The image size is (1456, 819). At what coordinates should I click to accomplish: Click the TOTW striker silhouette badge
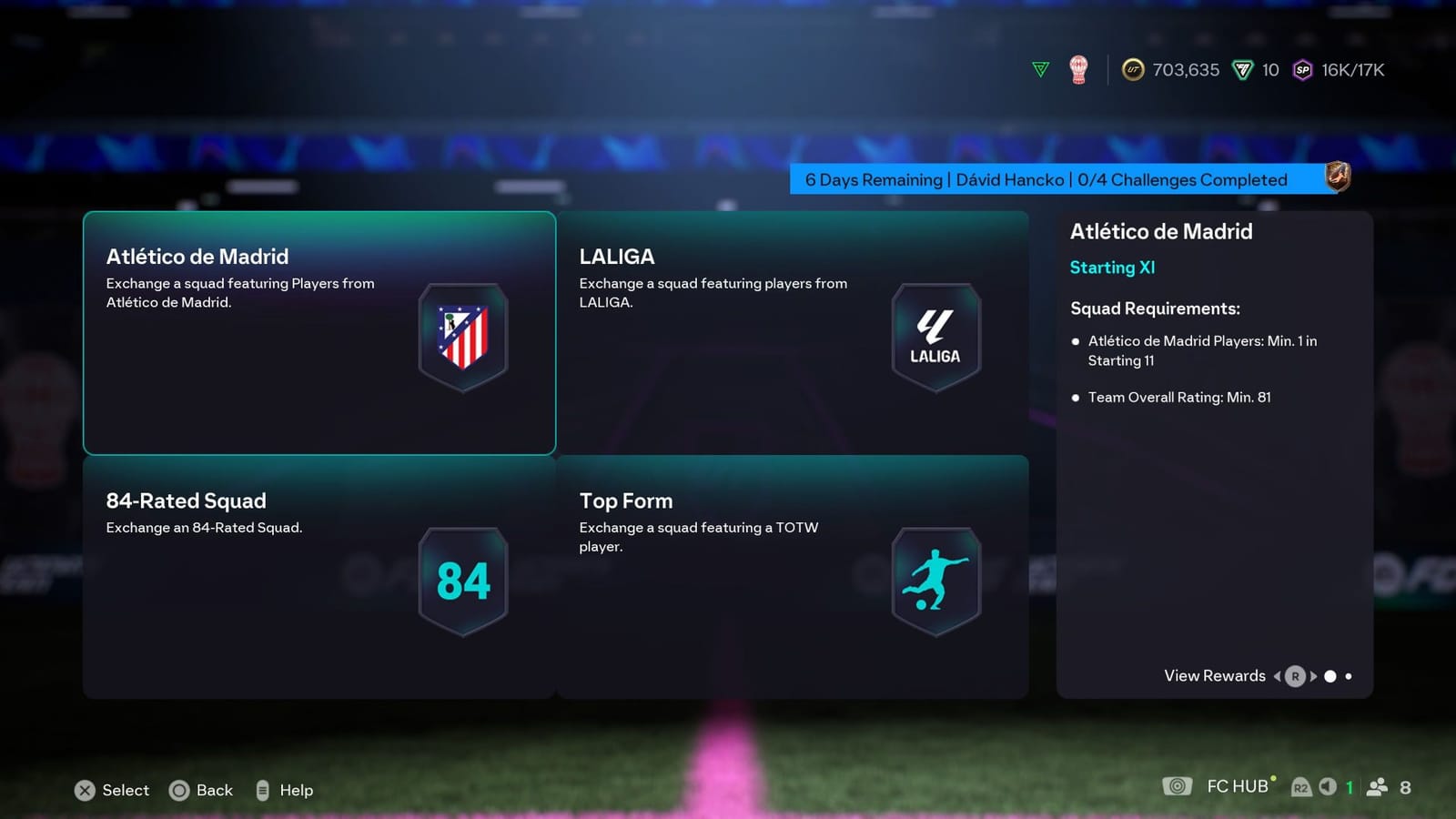click(x=935, y=580)
